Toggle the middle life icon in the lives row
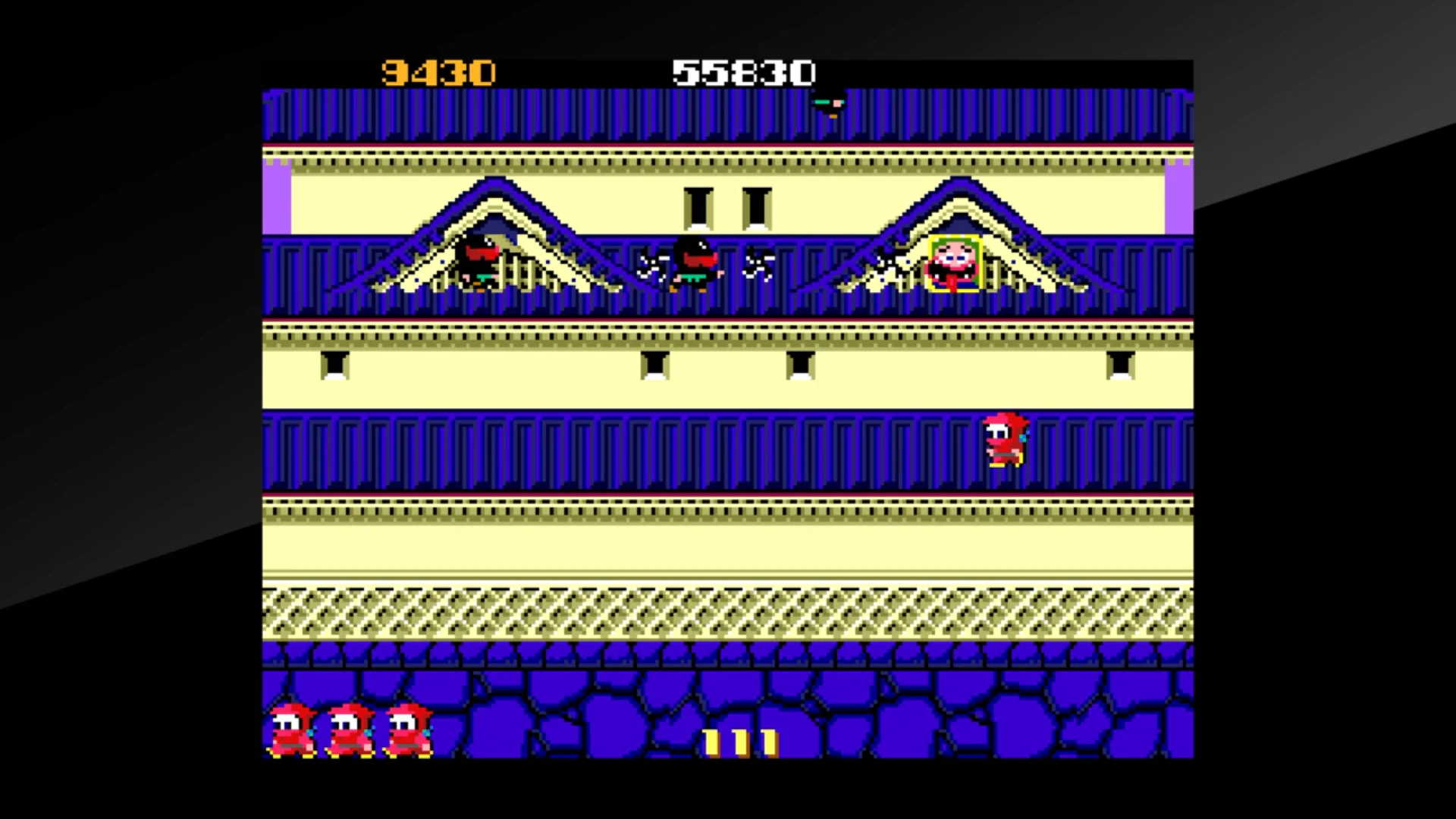 [350, 728]
